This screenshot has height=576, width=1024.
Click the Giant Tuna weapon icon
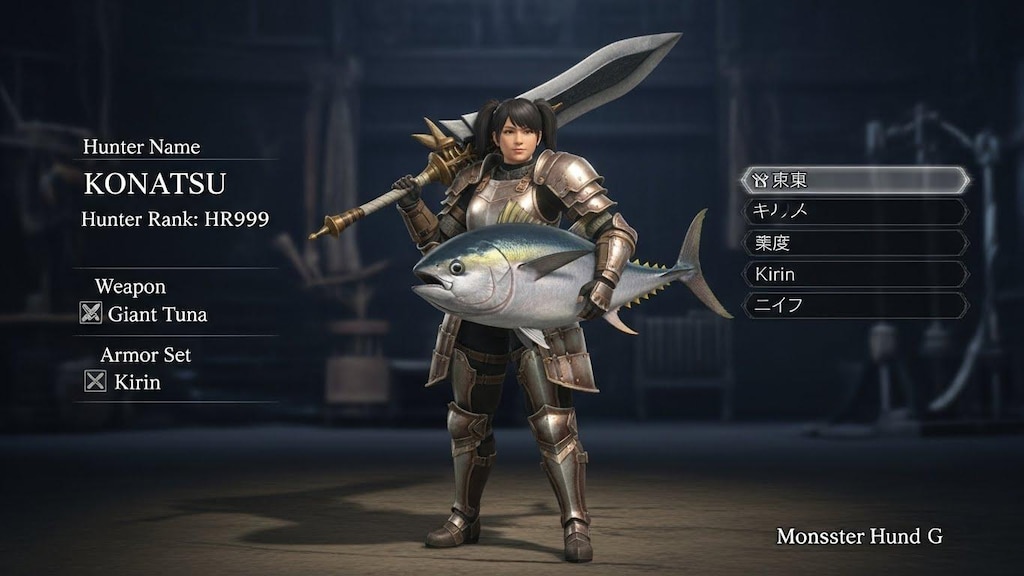pyautogui.click(x=91, y=314)
